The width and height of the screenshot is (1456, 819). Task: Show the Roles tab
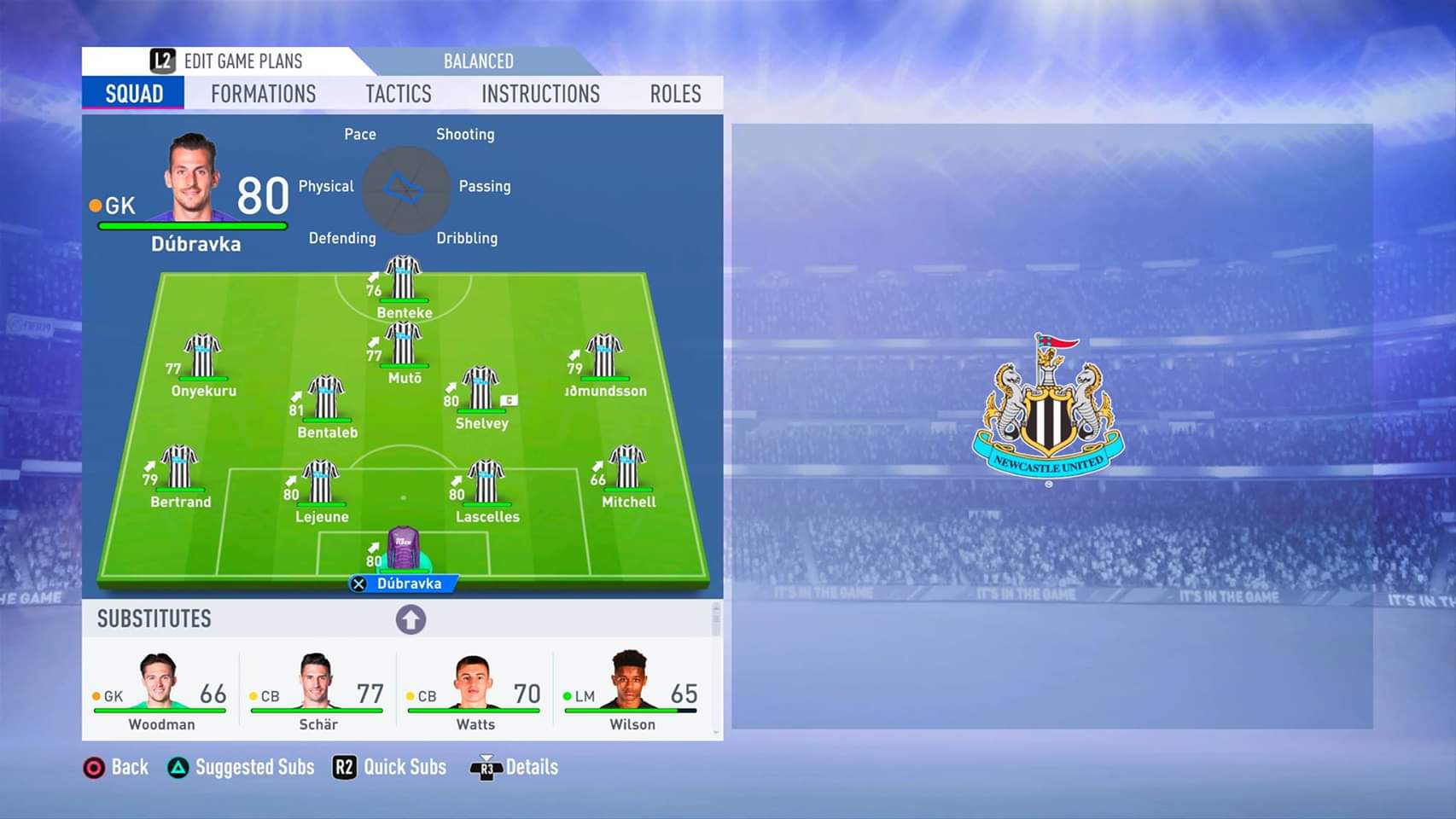tap(675, 94)
